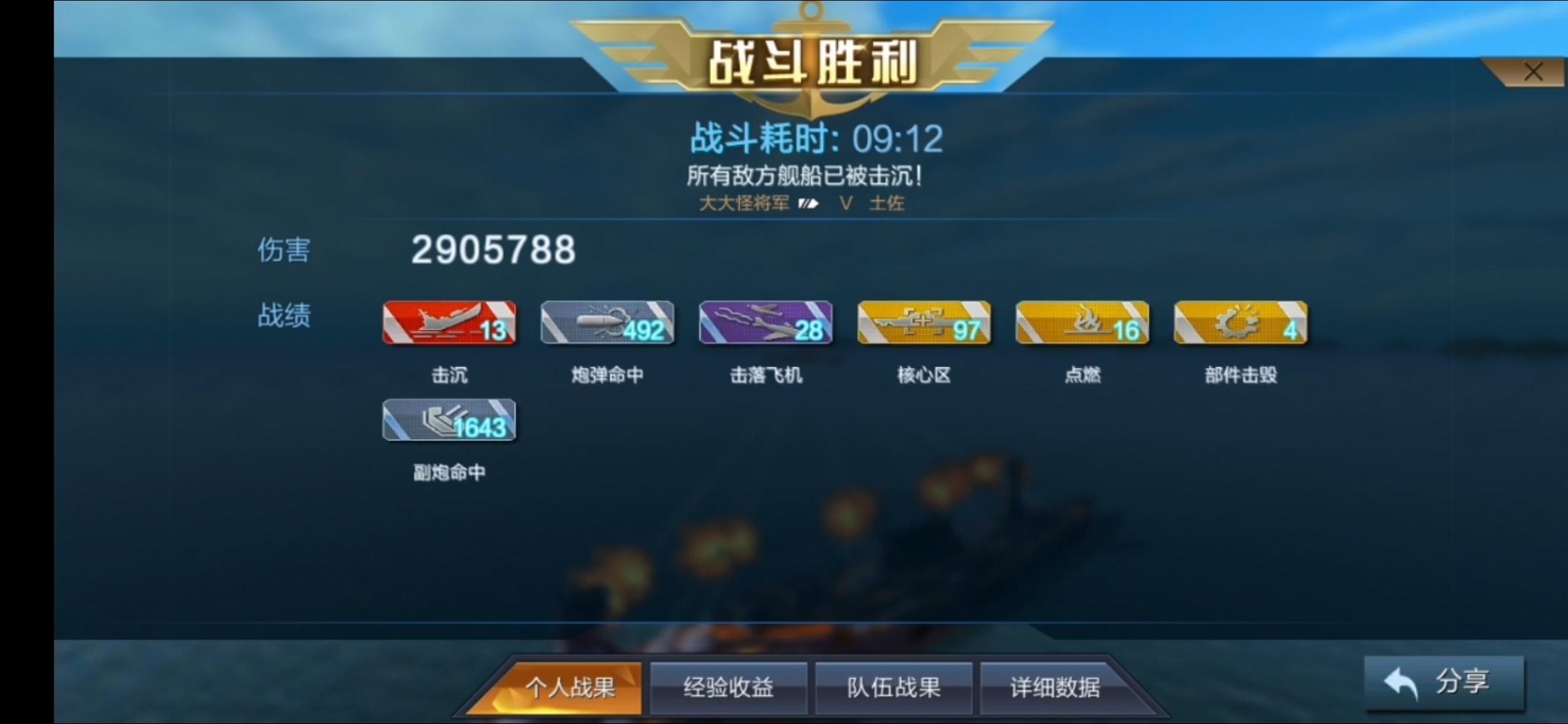Select the 核心区 citadel hit badge

[x=923, y=323]
